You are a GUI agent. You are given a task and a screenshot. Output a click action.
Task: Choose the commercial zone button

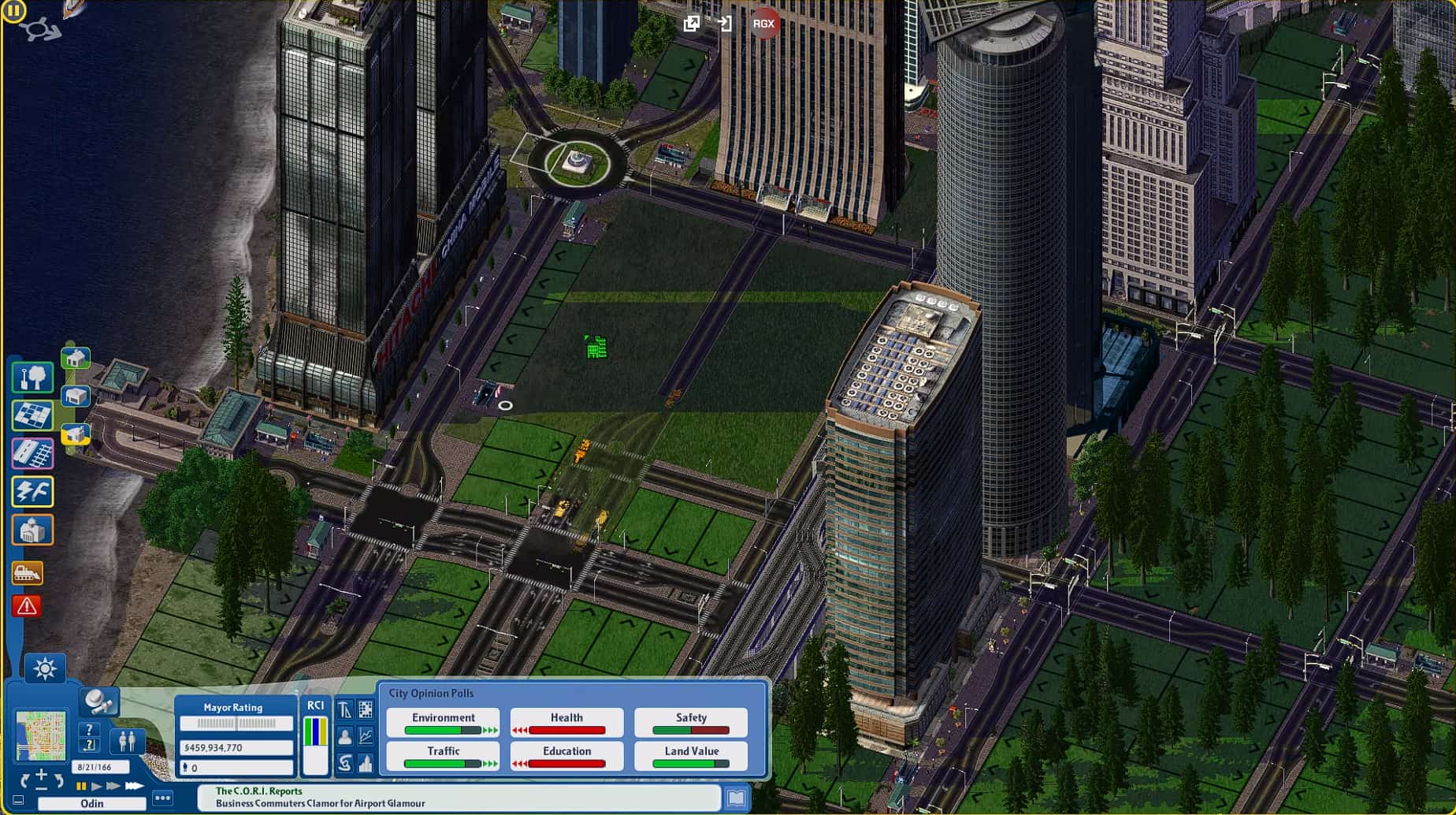(76, 396)
